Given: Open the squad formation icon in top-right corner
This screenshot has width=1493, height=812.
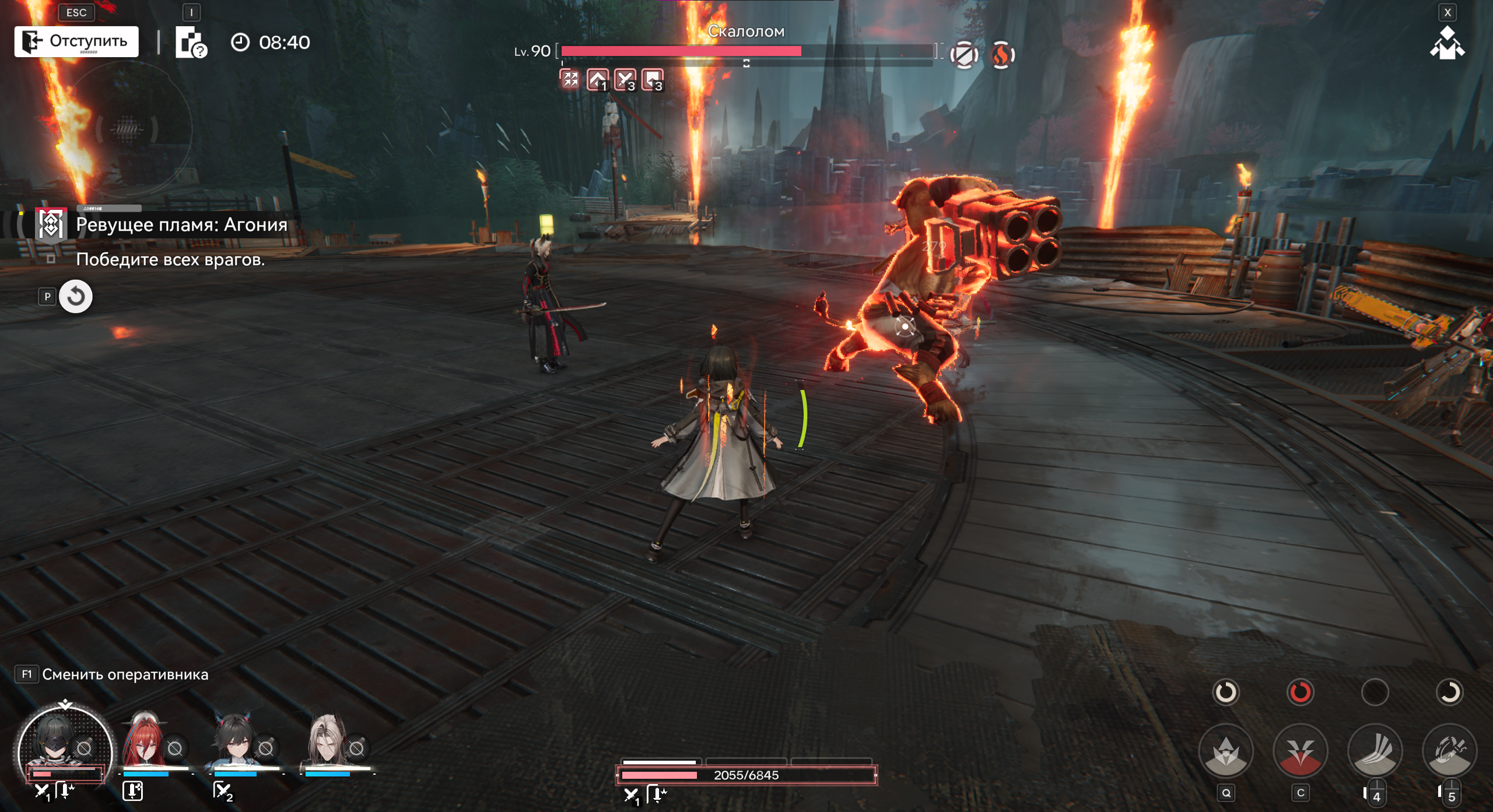Looking at the screenshot, I should (x=1446, y=44).
